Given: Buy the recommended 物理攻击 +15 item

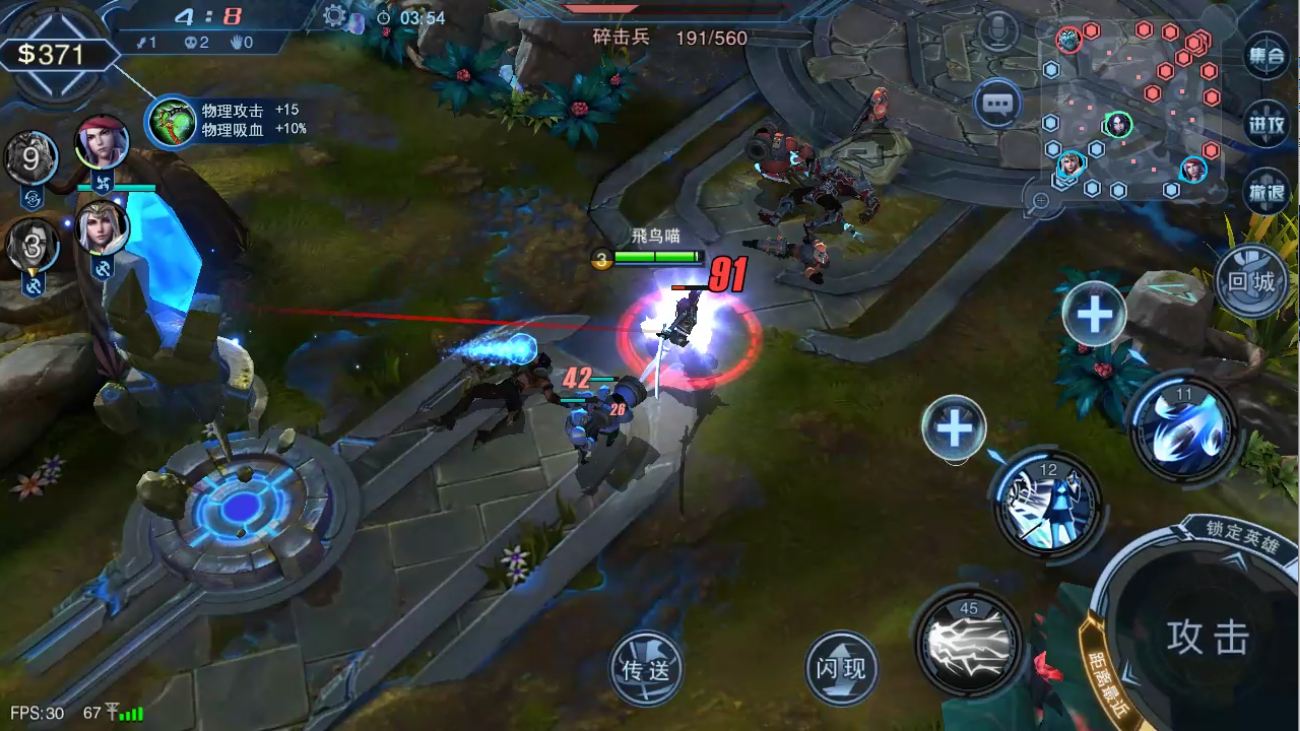Looking at the screenshot, I should [x=171, y=120].
